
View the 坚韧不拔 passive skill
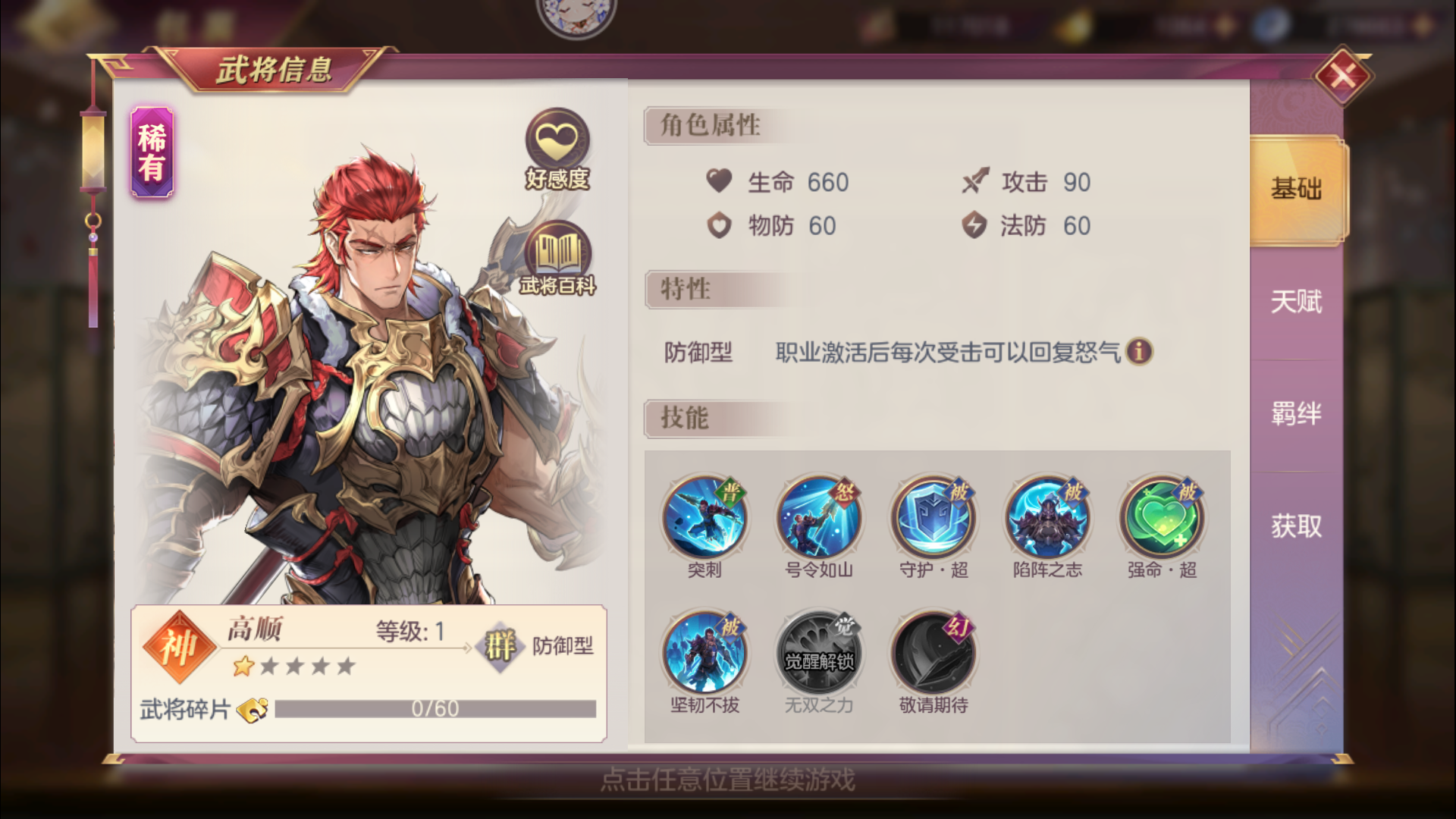click(705, 651)
